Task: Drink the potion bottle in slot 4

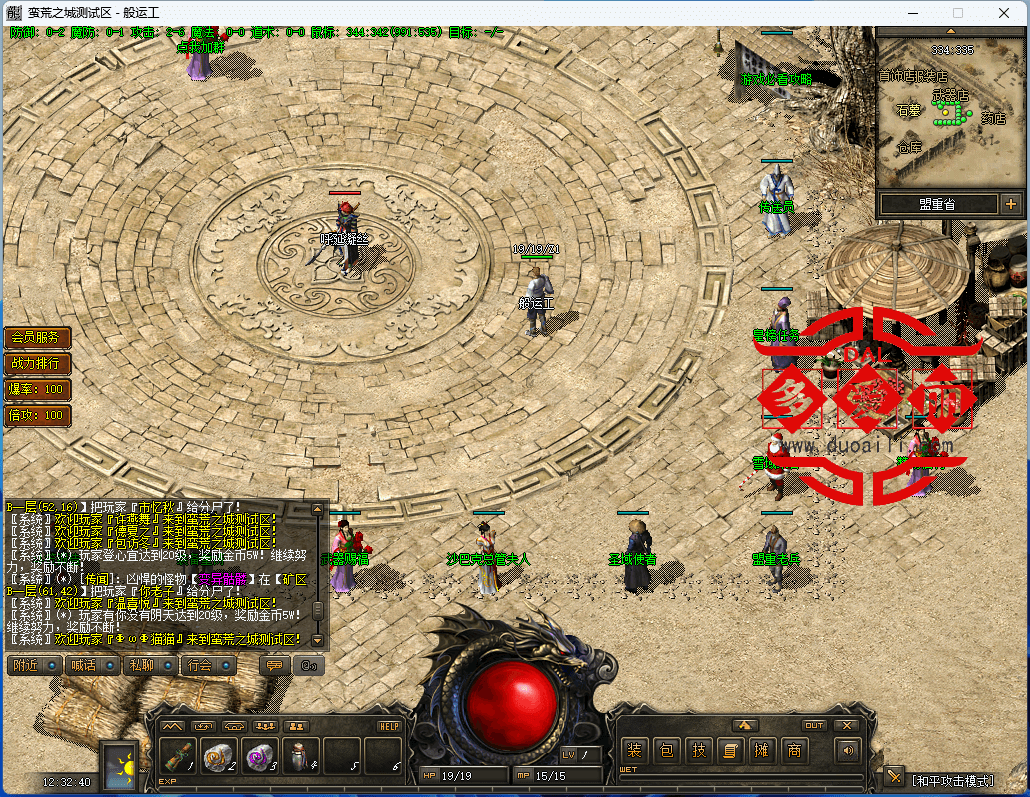Action: coord(301,757)
